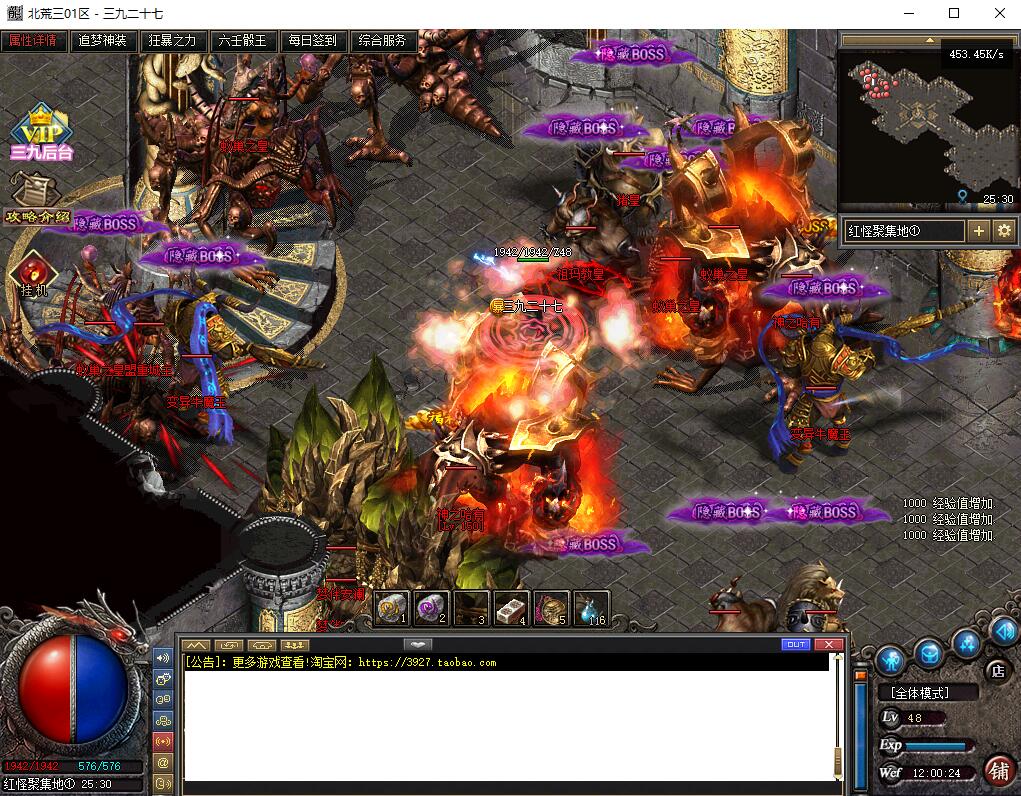Close the chat window with the red X
The image size is (1021, 796).
coord(828,645)
